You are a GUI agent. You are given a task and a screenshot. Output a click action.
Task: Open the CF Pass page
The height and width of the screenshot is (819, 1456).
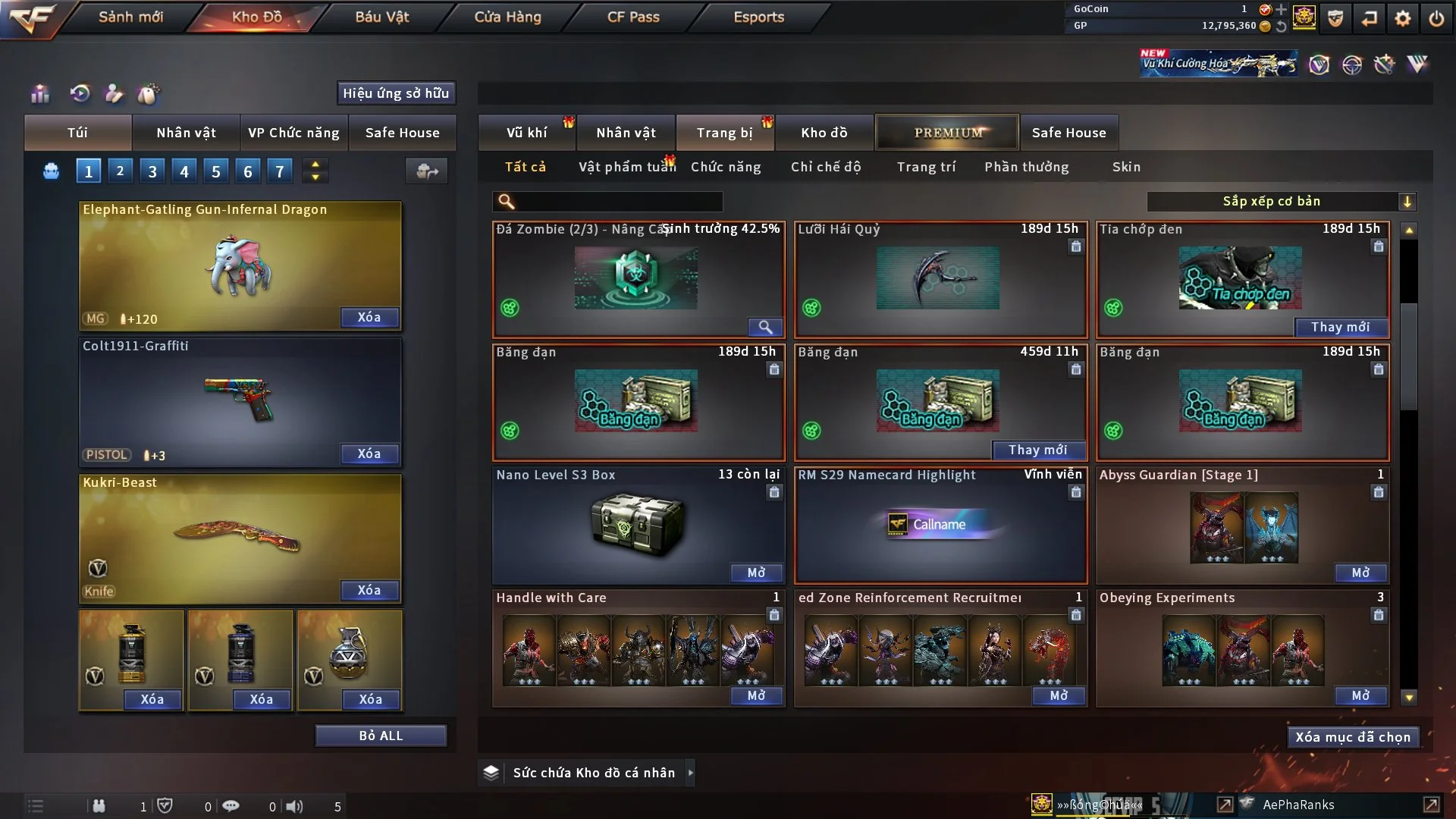pyautogui.click(x=633, y=17)
